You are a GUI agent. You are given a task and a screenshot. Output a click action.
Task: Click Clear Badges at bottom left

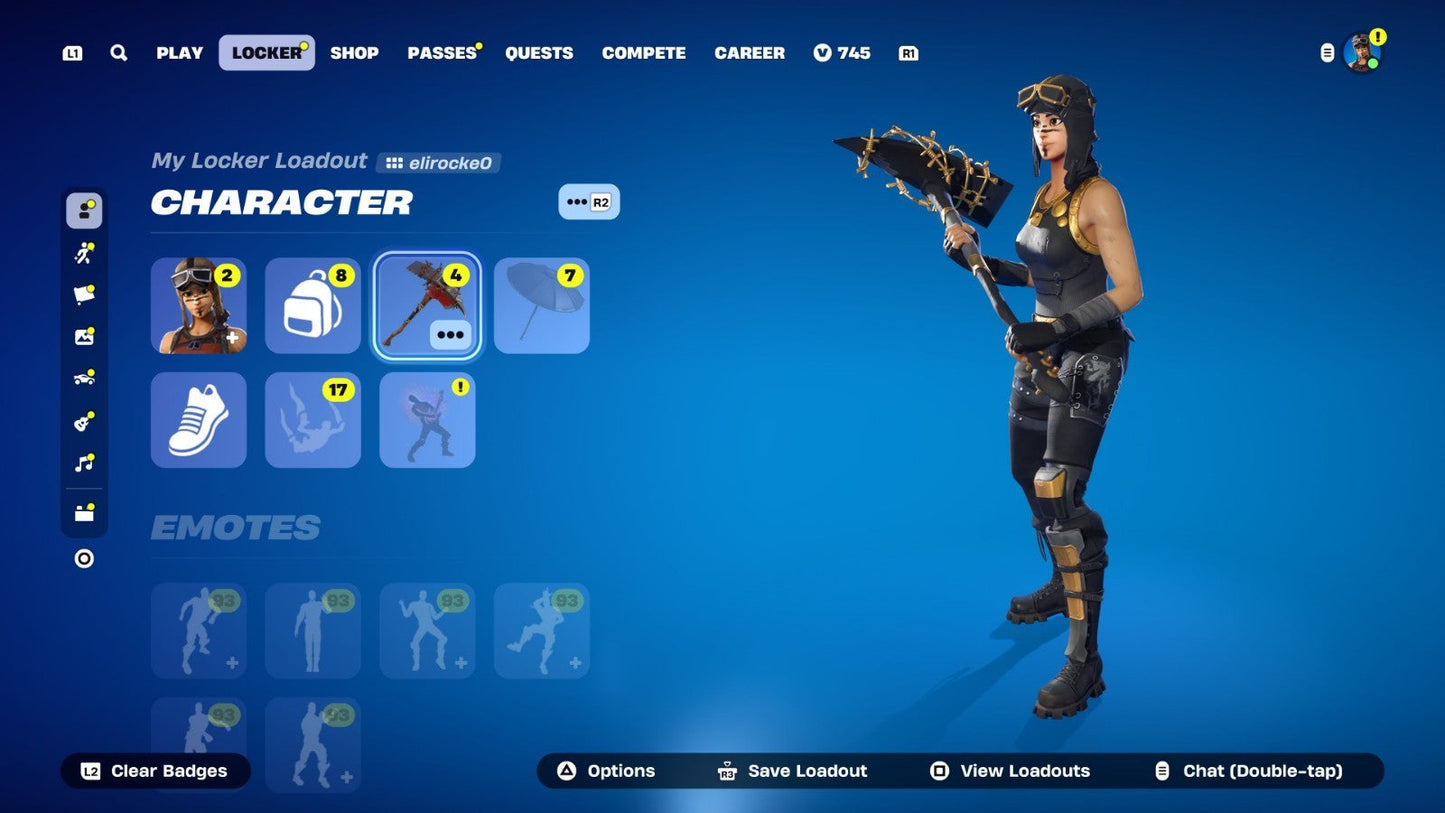coord(155,771)
